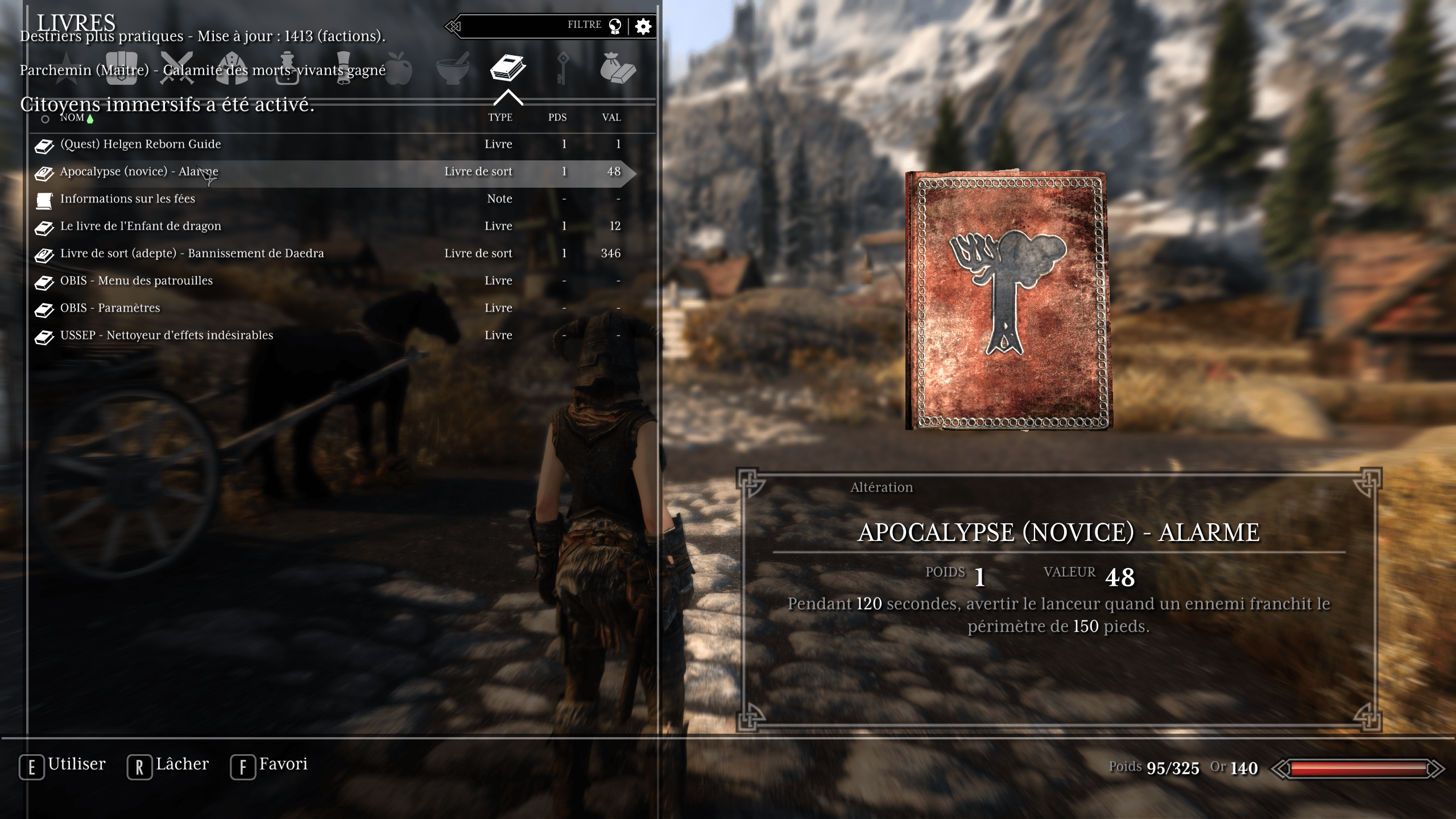Select the book category tab

tap(507, 68)
